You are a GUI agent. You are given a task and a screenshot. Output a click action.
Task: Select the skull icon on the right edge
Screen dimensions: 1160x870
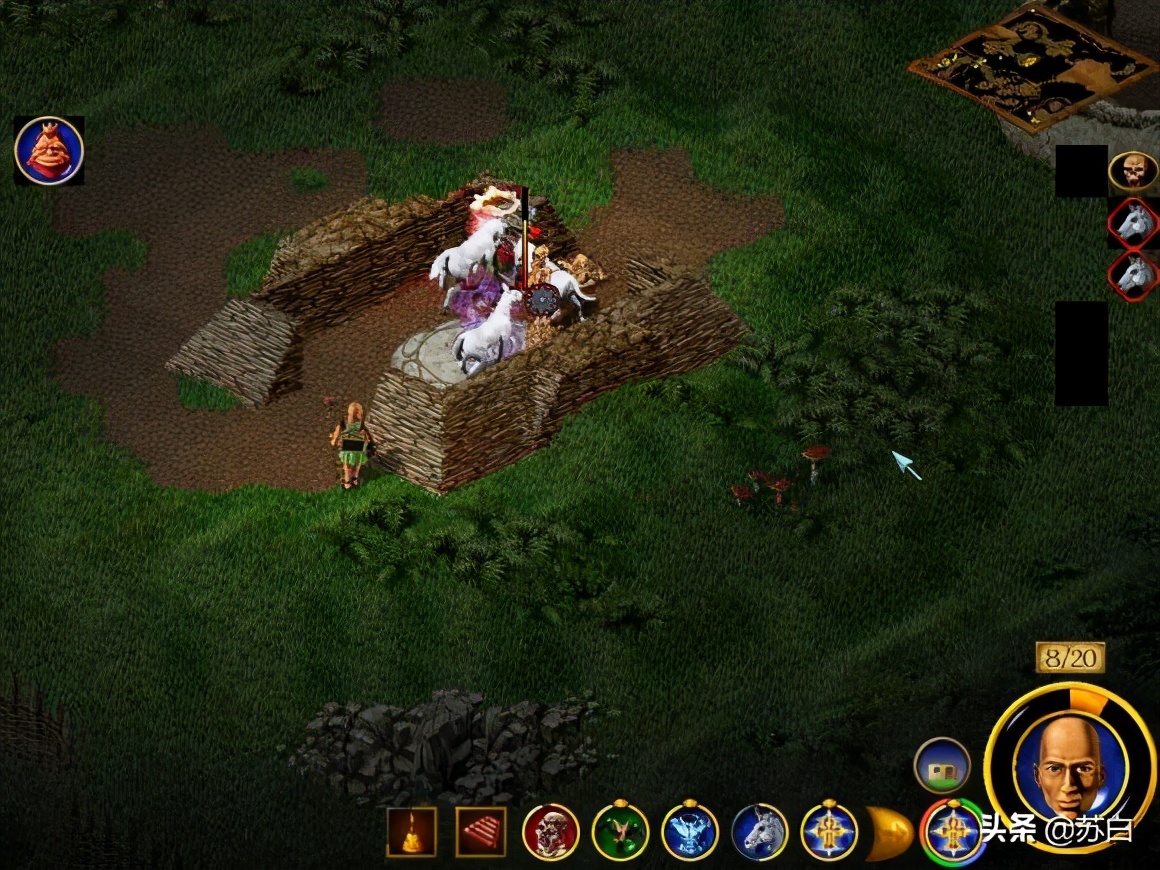tap(1132, 171)
